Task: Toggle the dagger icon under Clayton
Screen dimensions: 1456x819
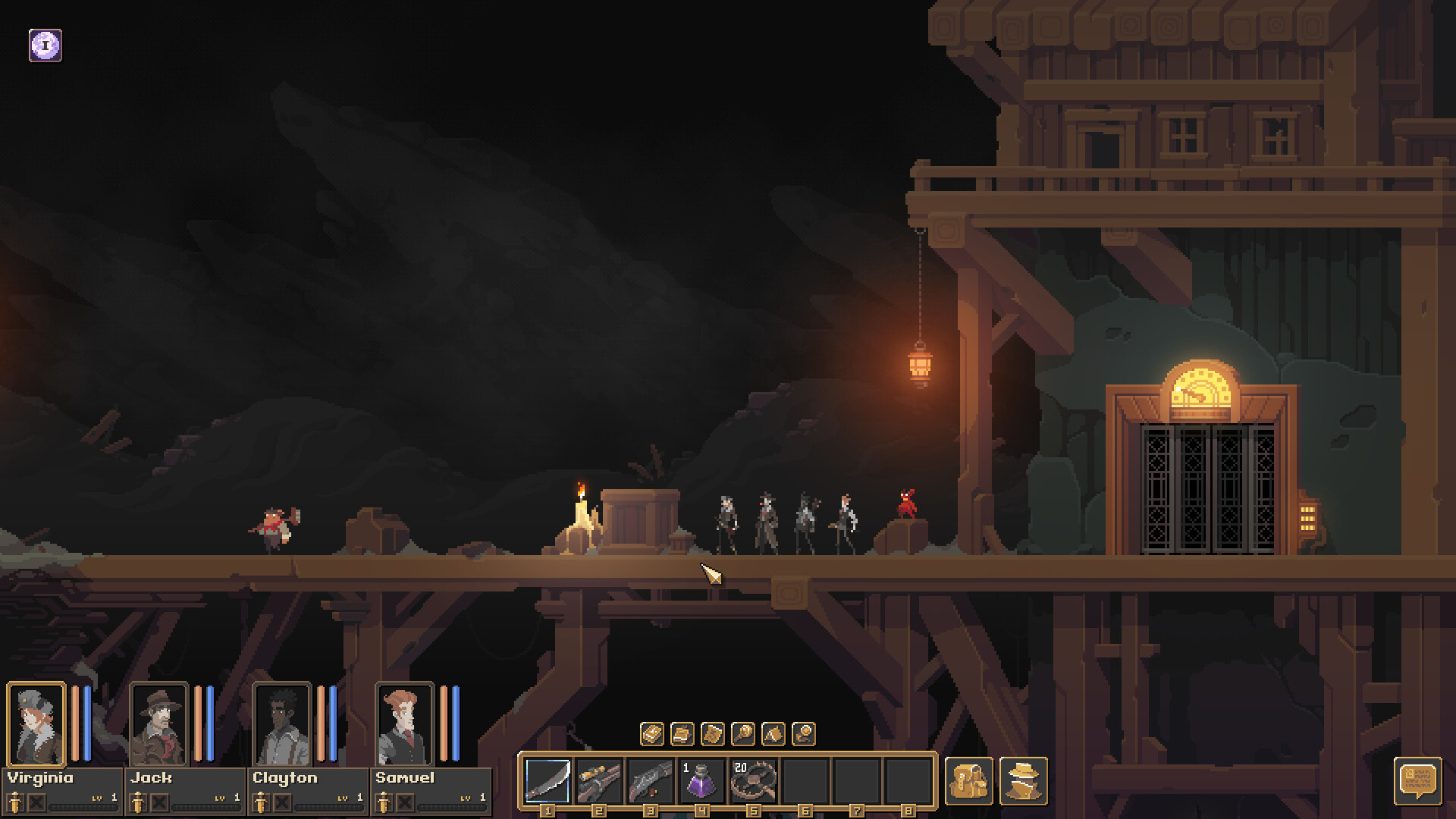Action: point(259,802)
